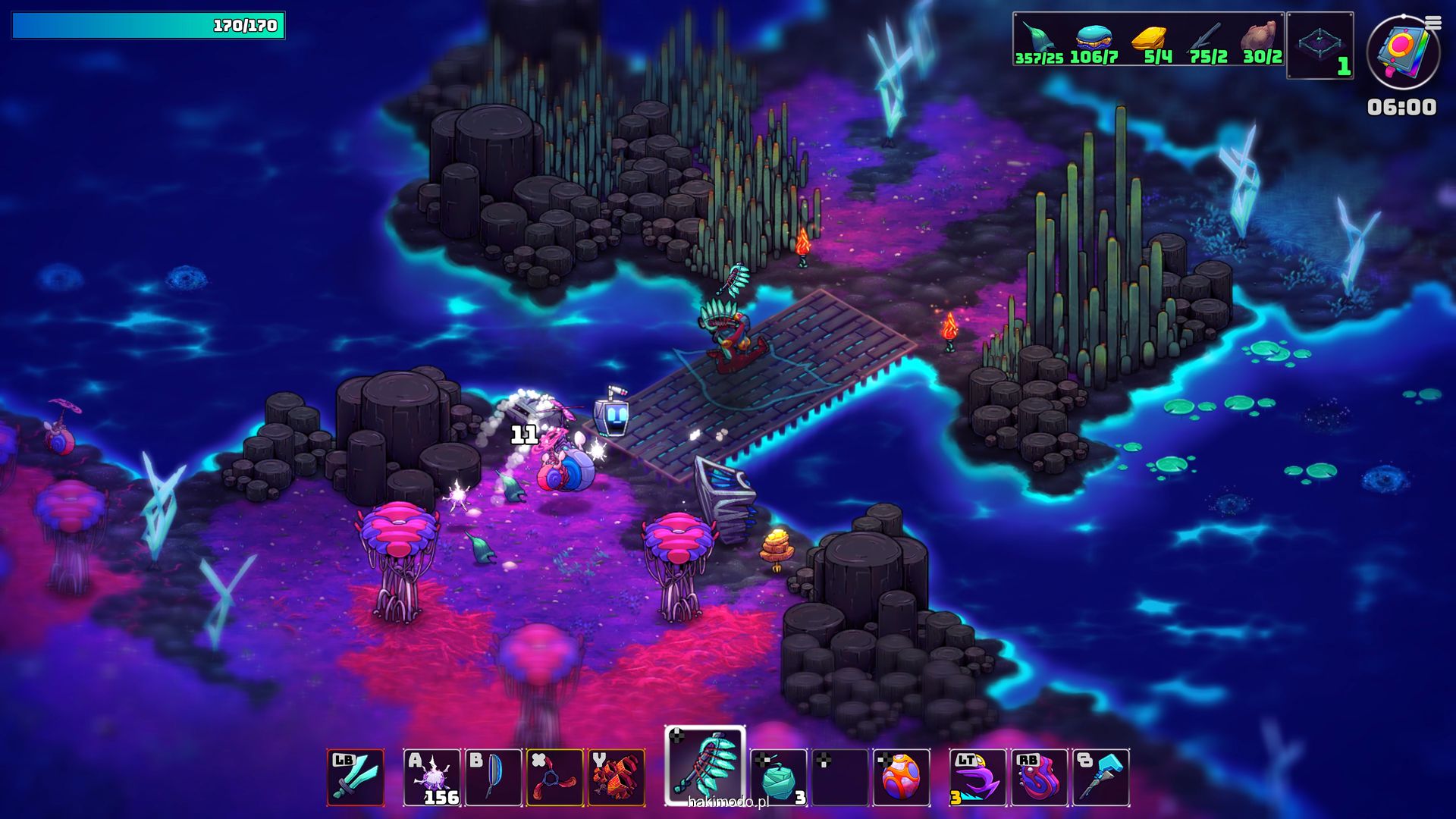This screenshot has width=1456, height=819.
Task: Equip the teal hammer tool slot
Action: click(1100, 777)
